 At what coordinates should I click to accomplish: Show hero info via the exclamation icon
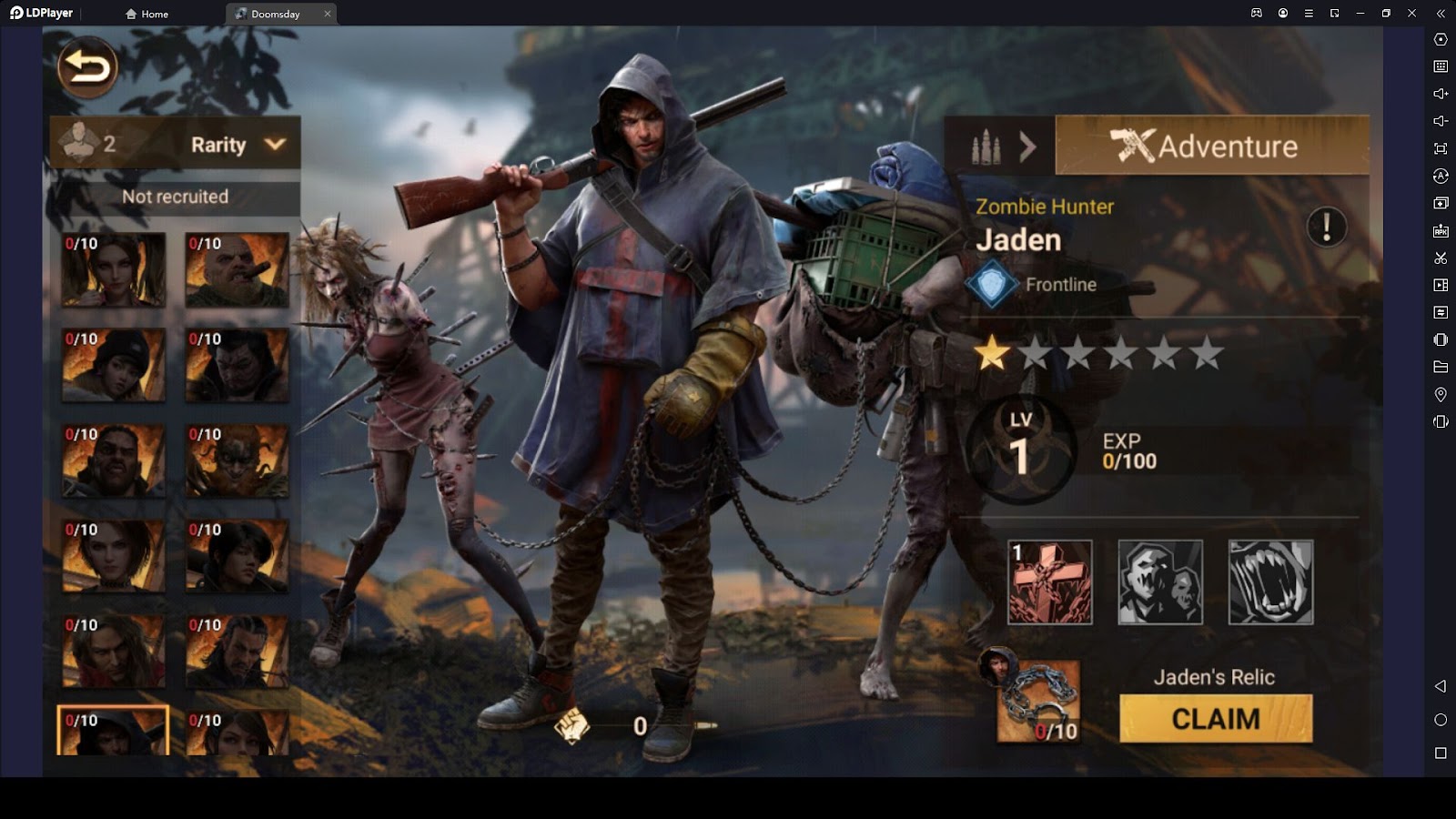1326,227
